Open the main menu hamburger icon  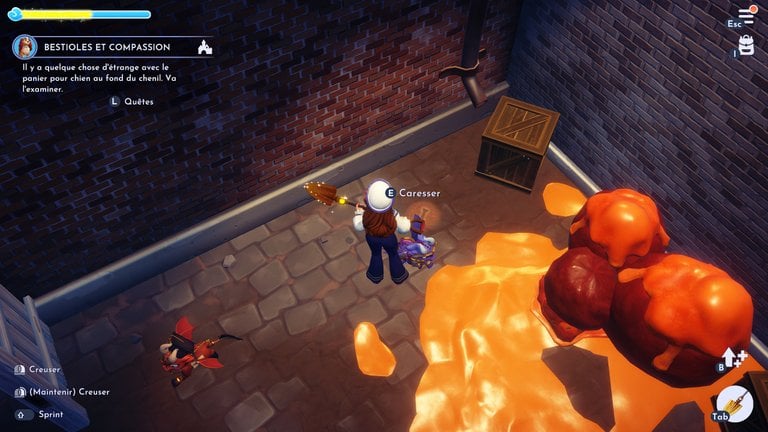pyautogui.click(x=746, y=16)
